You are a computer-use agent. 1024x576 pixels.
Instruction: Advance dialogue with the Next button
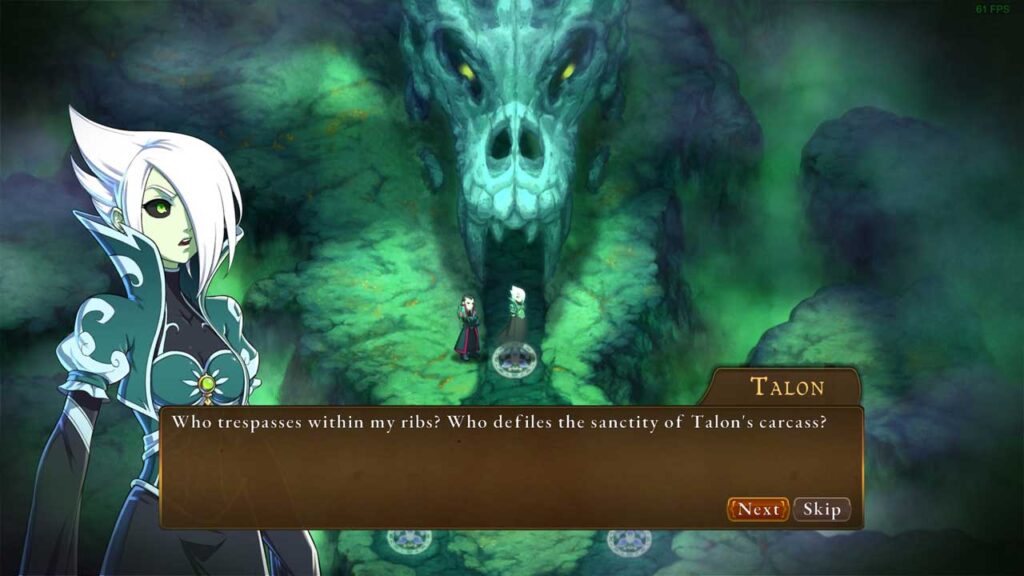(x=758, y=509)
